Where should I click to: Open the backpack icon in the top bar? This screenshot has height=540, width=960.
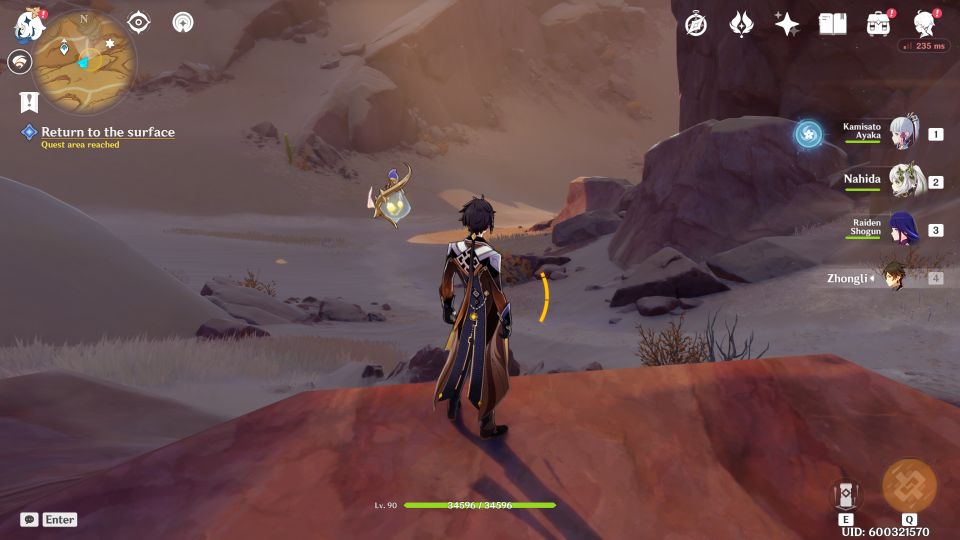pos(879,25)
